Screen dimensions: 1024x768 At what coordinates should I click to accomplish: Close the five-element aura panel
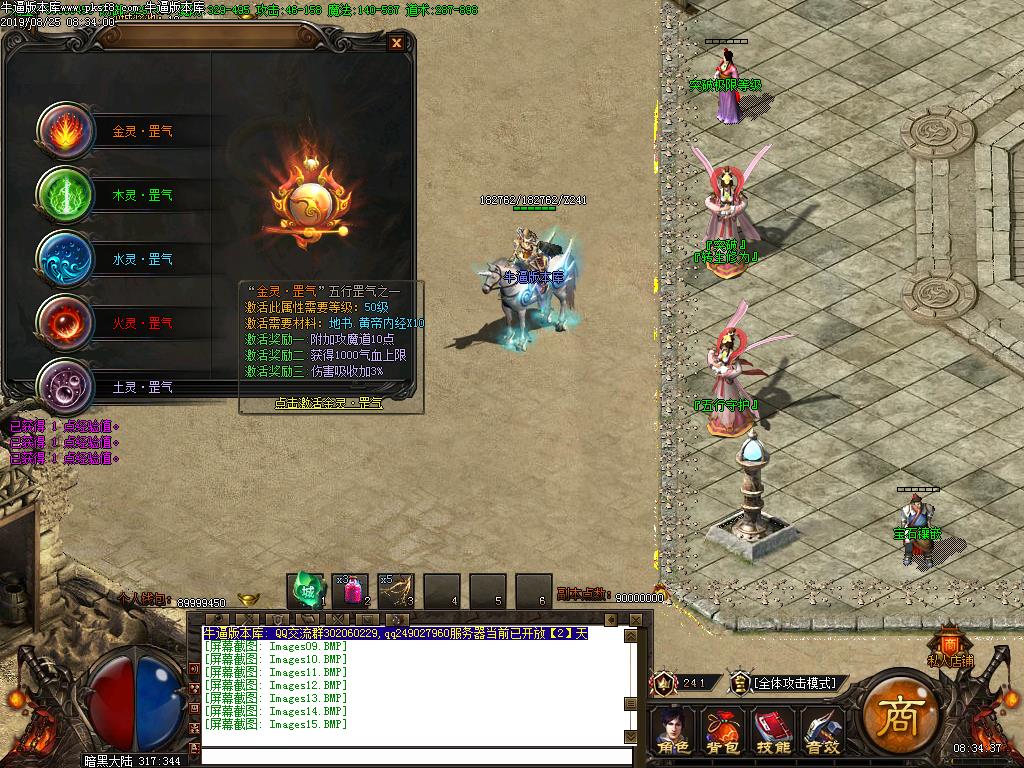coord(397,43)
